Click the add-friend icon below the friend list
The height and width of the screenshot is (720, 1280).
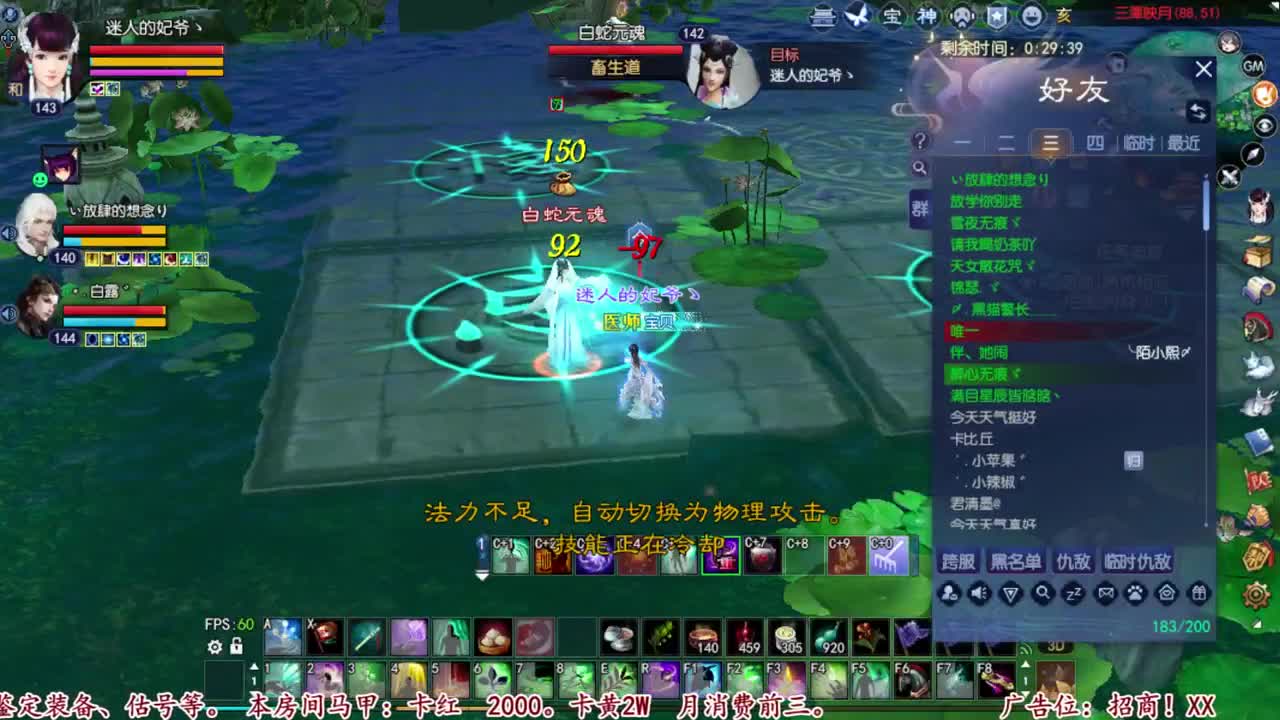pyautogui.click(x=948, y=594)
